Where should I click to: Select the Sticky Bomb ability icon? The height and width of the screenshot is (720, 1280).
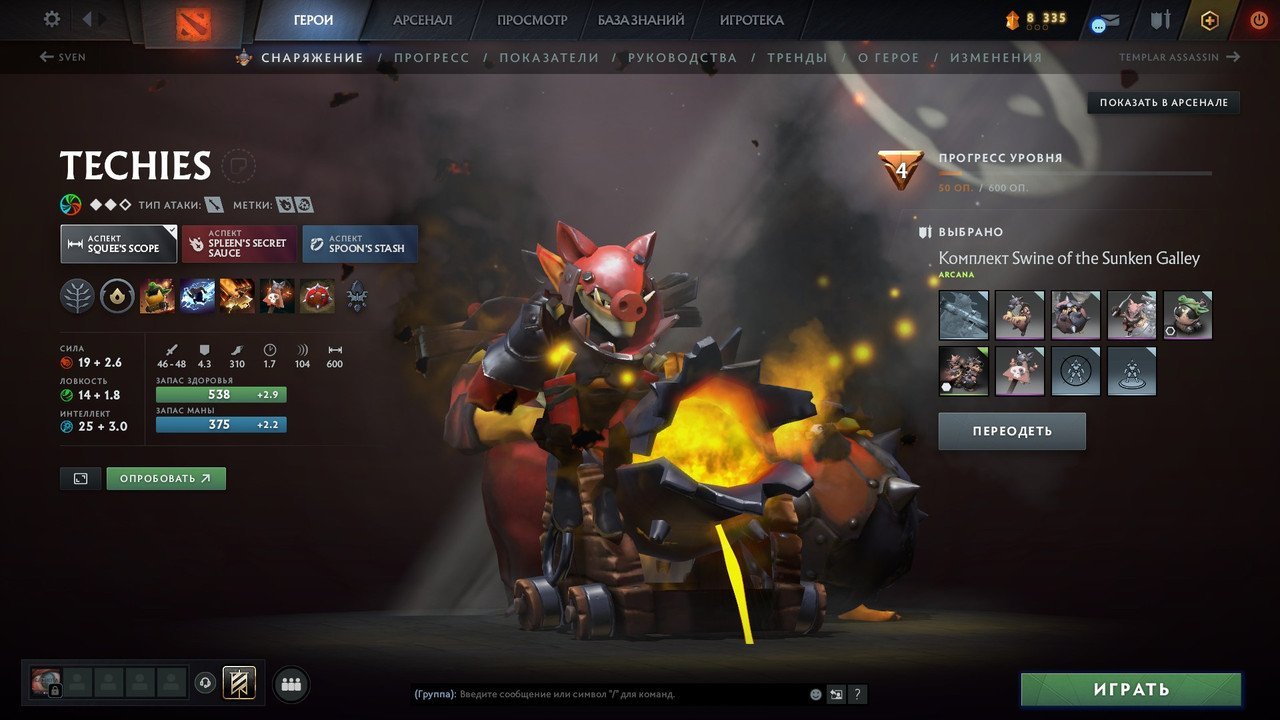pos(157,296)
